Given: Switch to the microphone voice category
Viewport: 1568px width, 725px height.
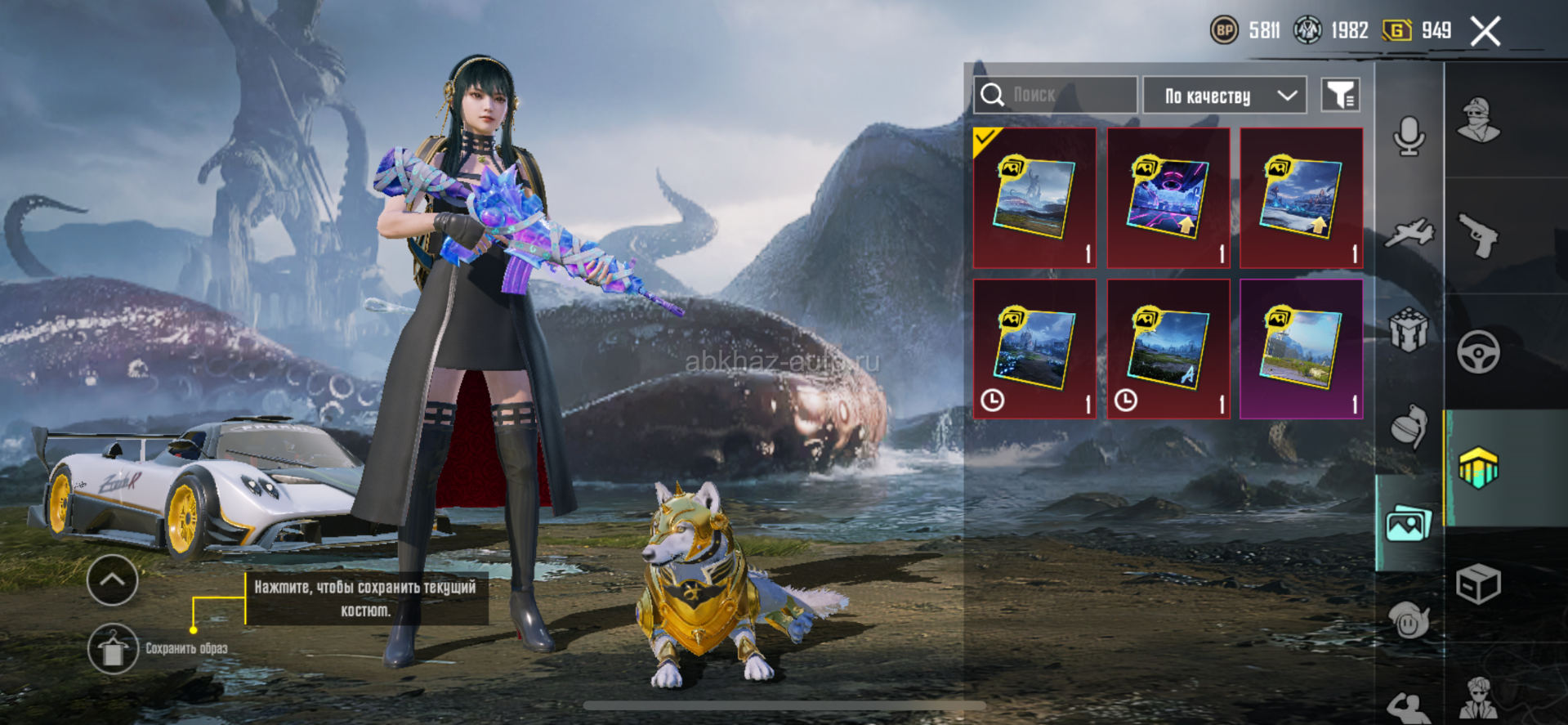Looking at the screenshot, I should coord(1409,136).
